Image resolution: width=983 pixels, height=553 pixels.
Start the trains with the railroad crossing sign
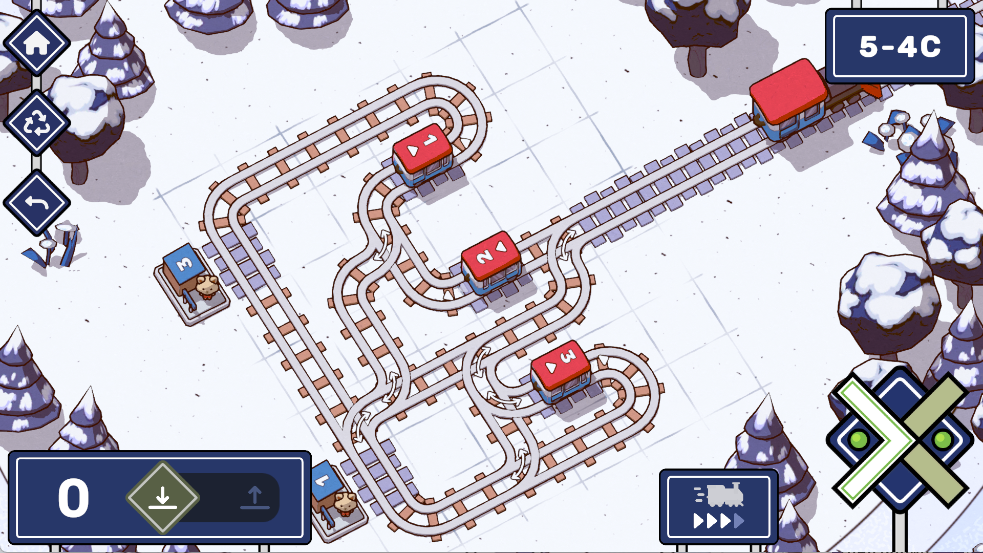[x=900, y=441]
